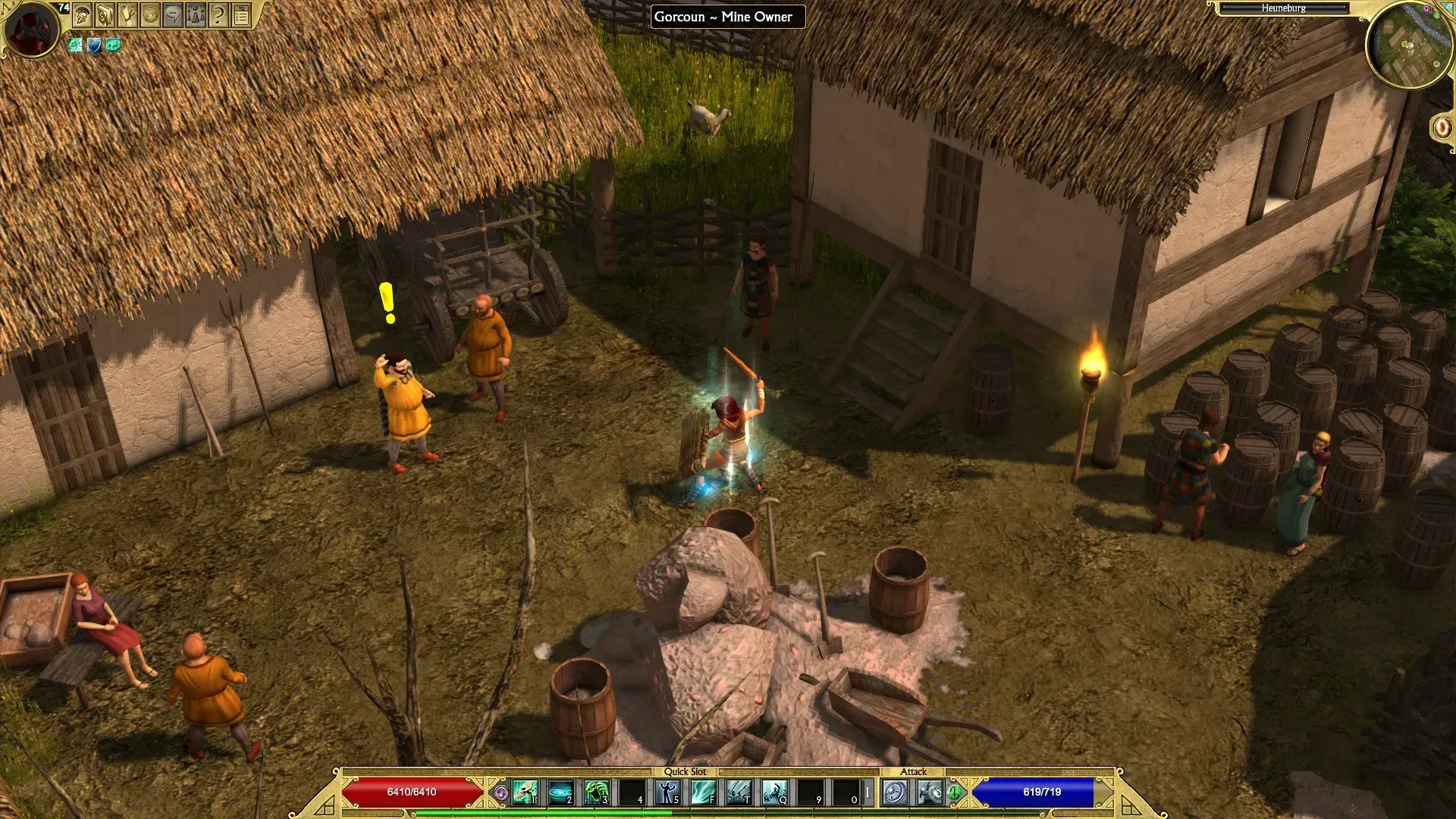Trigger the green creature skill in slot 3
Viewport: 1456px width, 819px height.
click(596, 792)
